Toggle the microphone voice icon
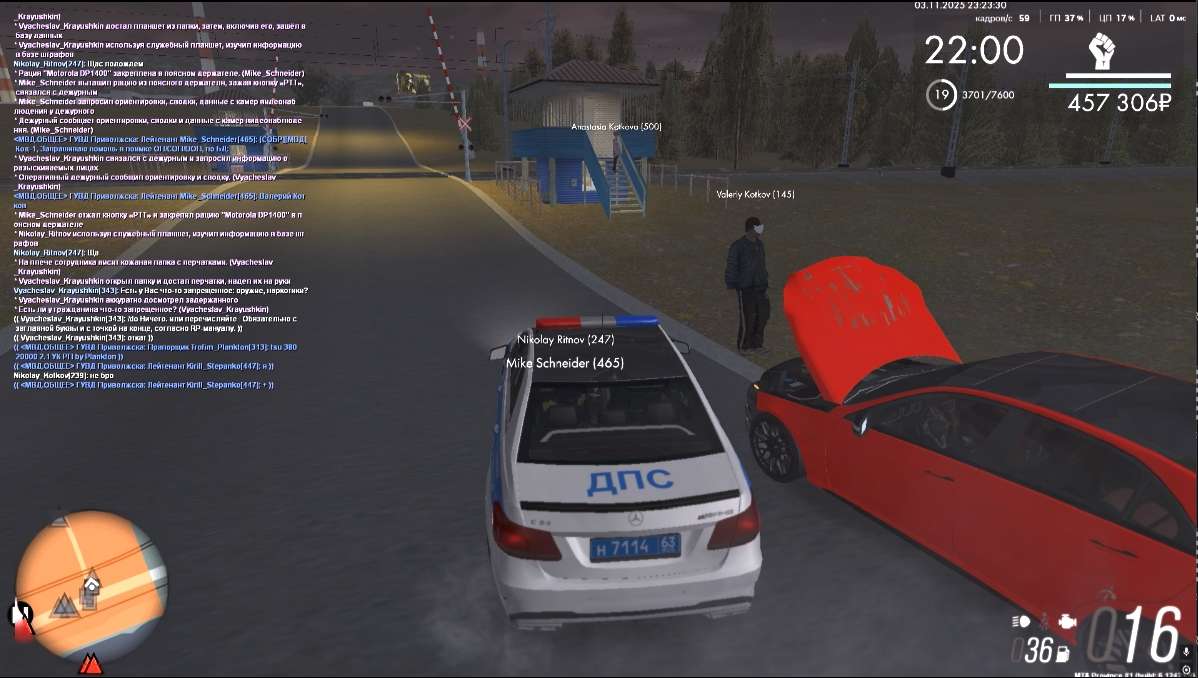 (x=1186, y=653)
